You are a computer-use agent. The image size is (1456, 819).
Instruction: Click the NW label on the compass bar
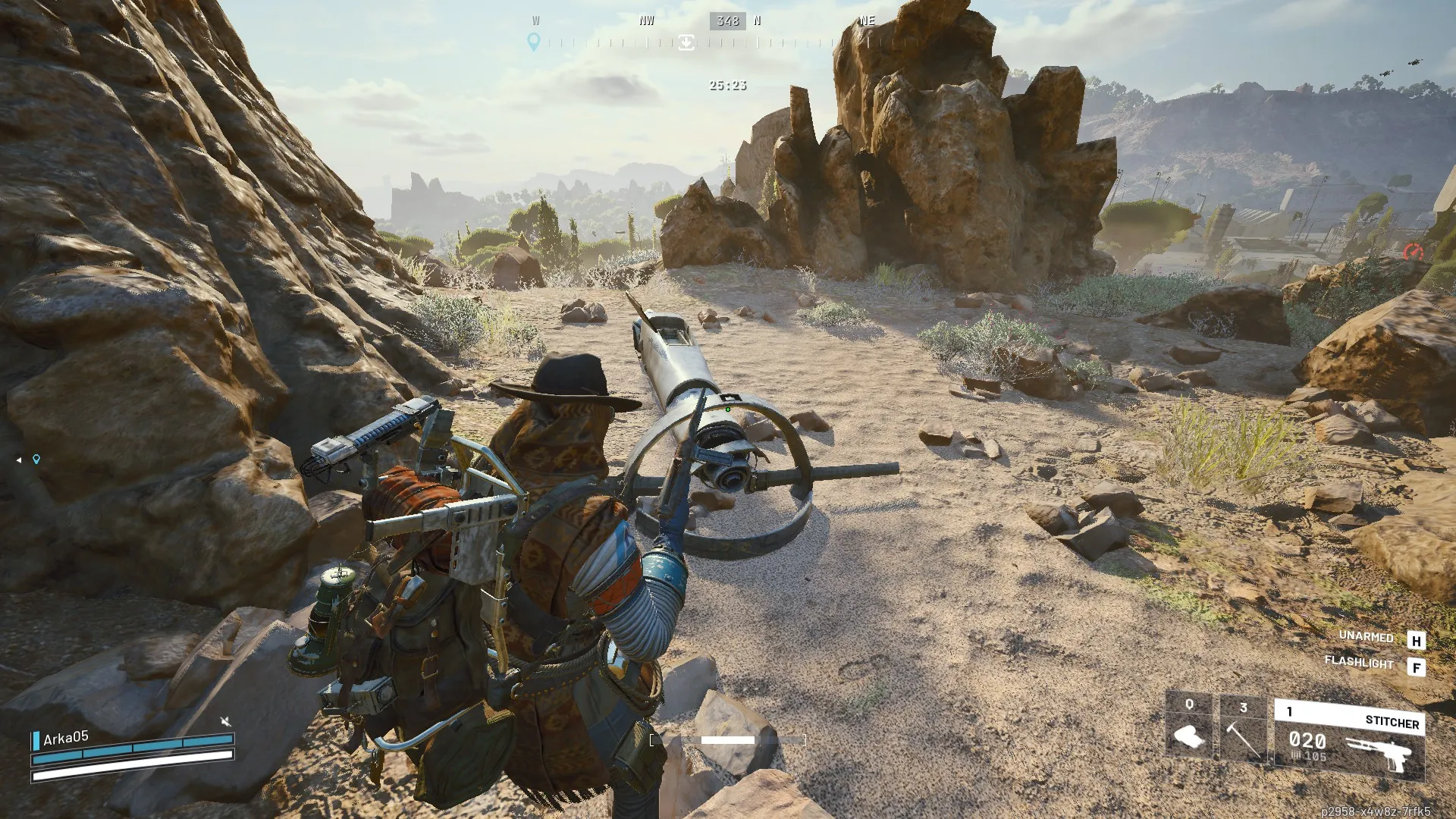click(646, 20)
